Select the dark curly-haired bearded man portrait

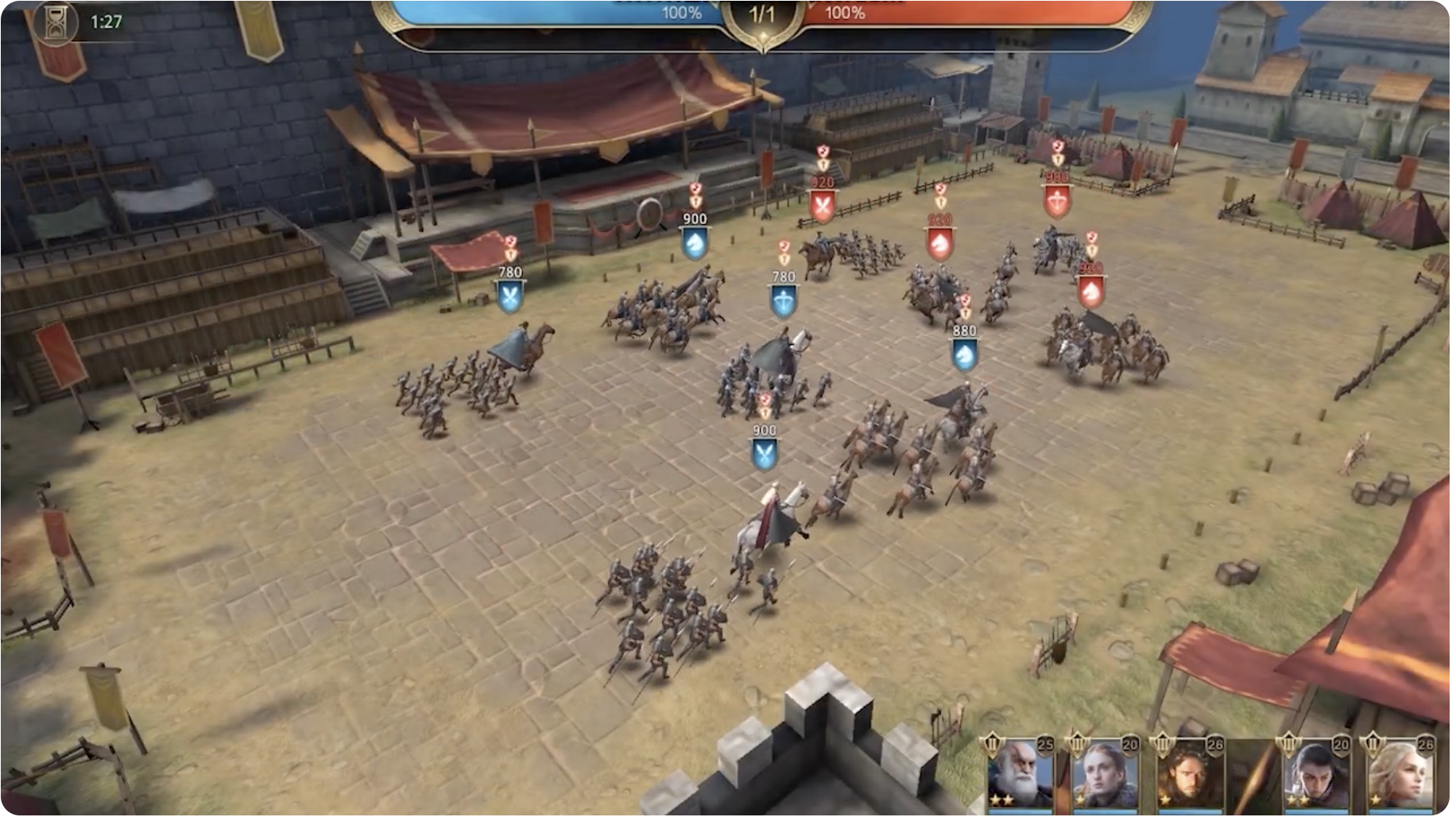tap(1190, 775)
